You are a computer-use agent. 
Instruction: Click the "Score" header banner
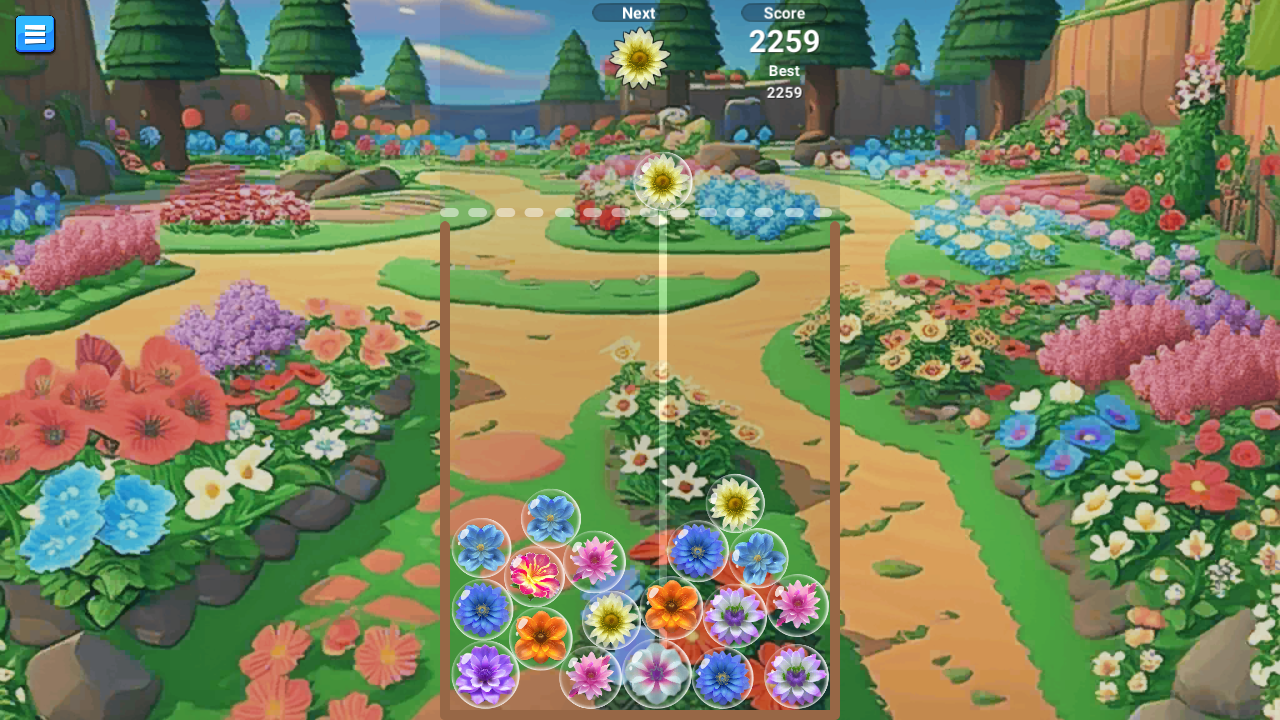pyautogui.click(x=783, y=13)
